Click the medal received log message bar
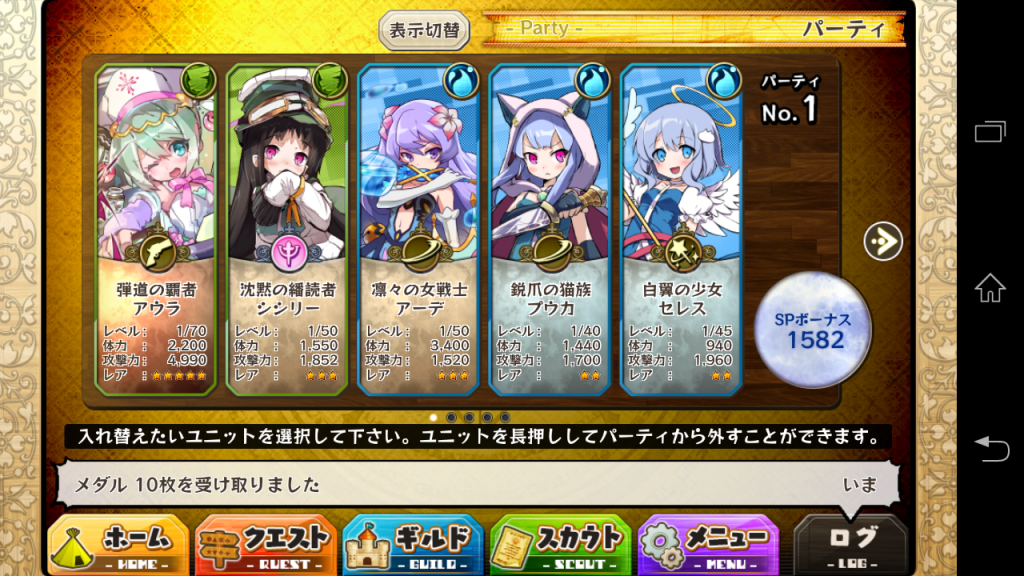The width and height of the screenshot is (1024, 576). [470, 485]
